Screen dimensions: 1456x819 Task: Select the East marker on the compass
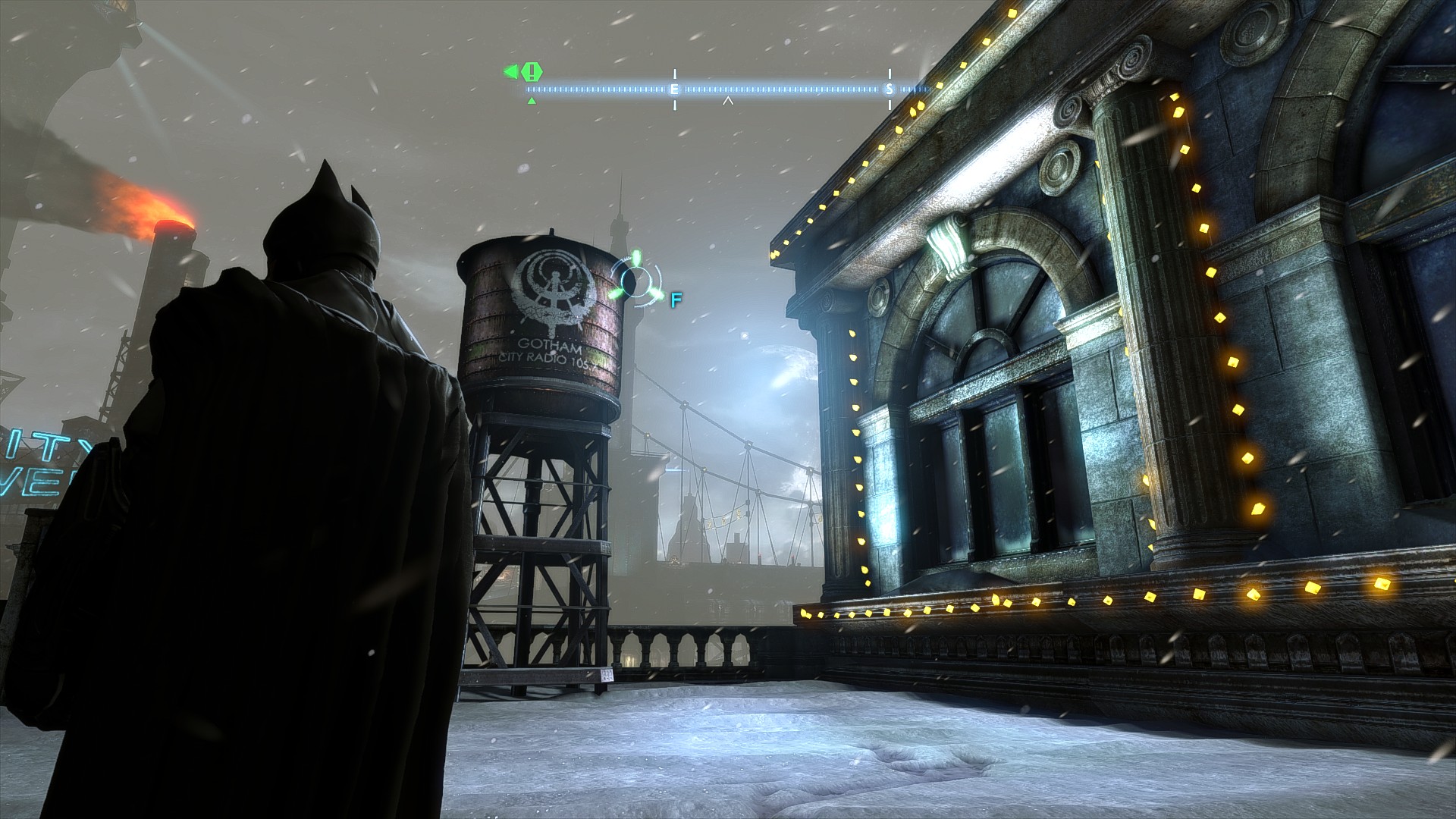click(x=674, y=89)
